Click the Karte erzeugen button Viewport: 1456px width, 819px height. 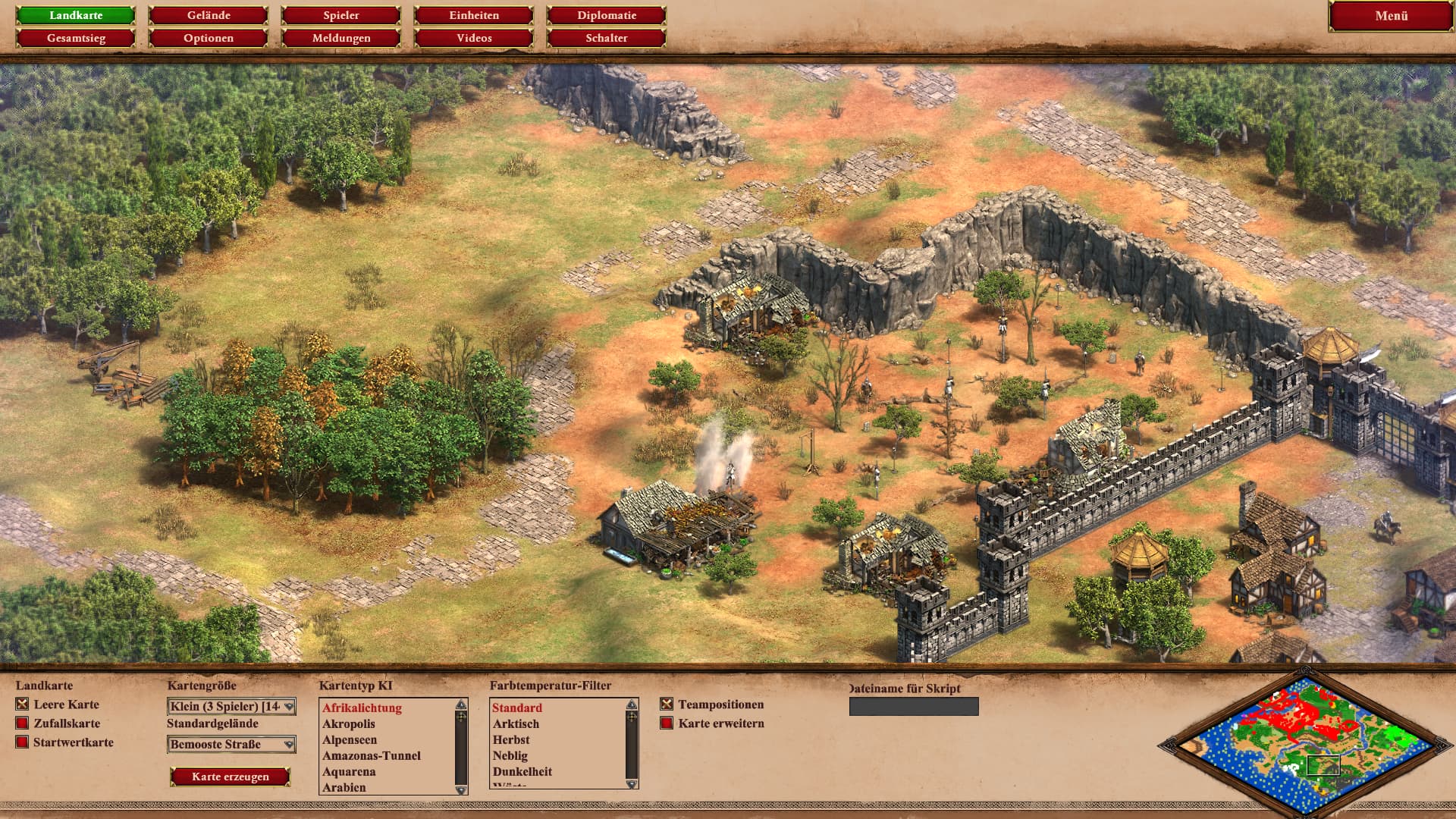pyautogui.click(x=231, y=777)
